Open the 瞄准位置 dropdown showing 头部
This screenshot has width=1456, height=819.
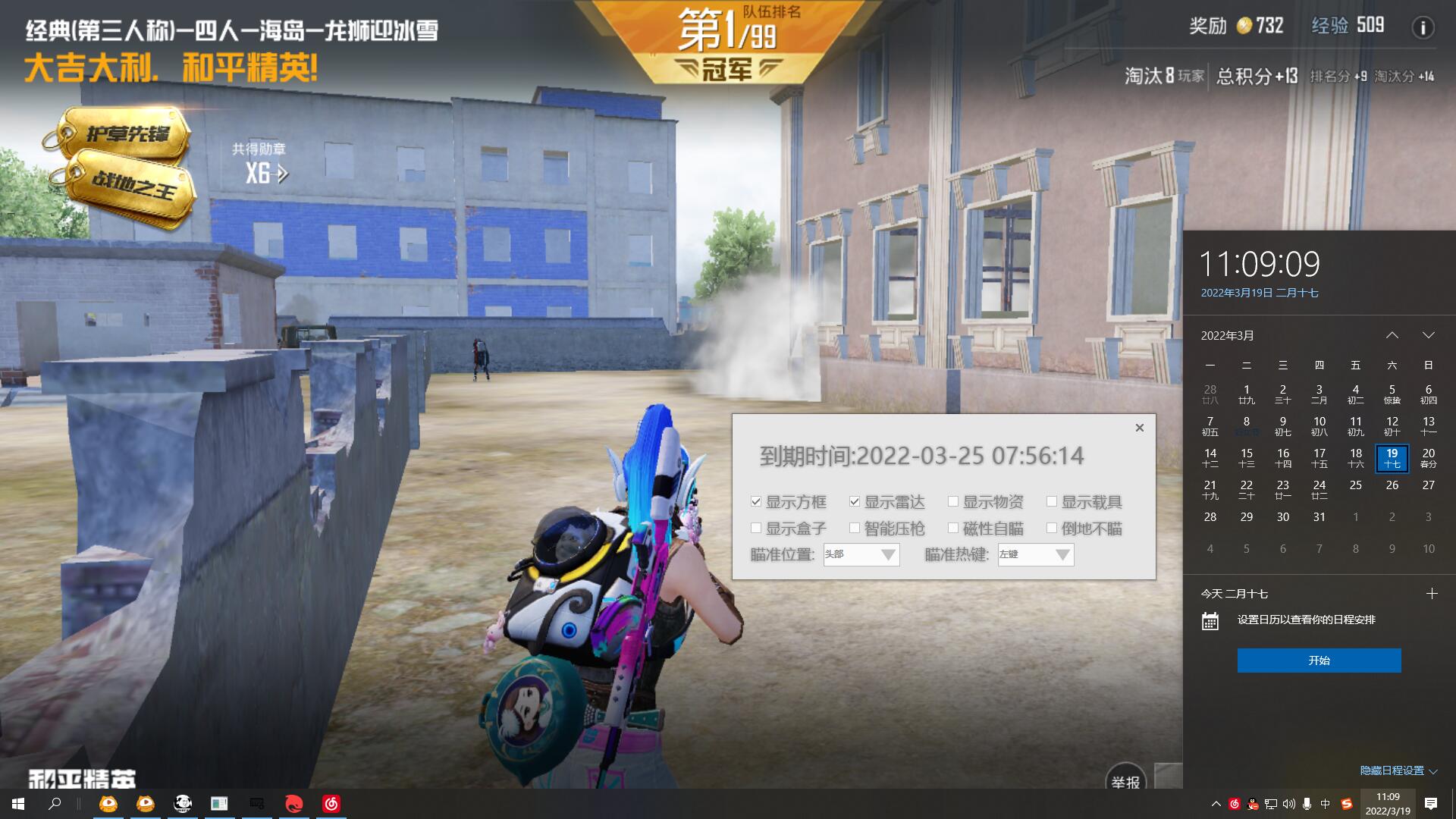tap(860, 555)
